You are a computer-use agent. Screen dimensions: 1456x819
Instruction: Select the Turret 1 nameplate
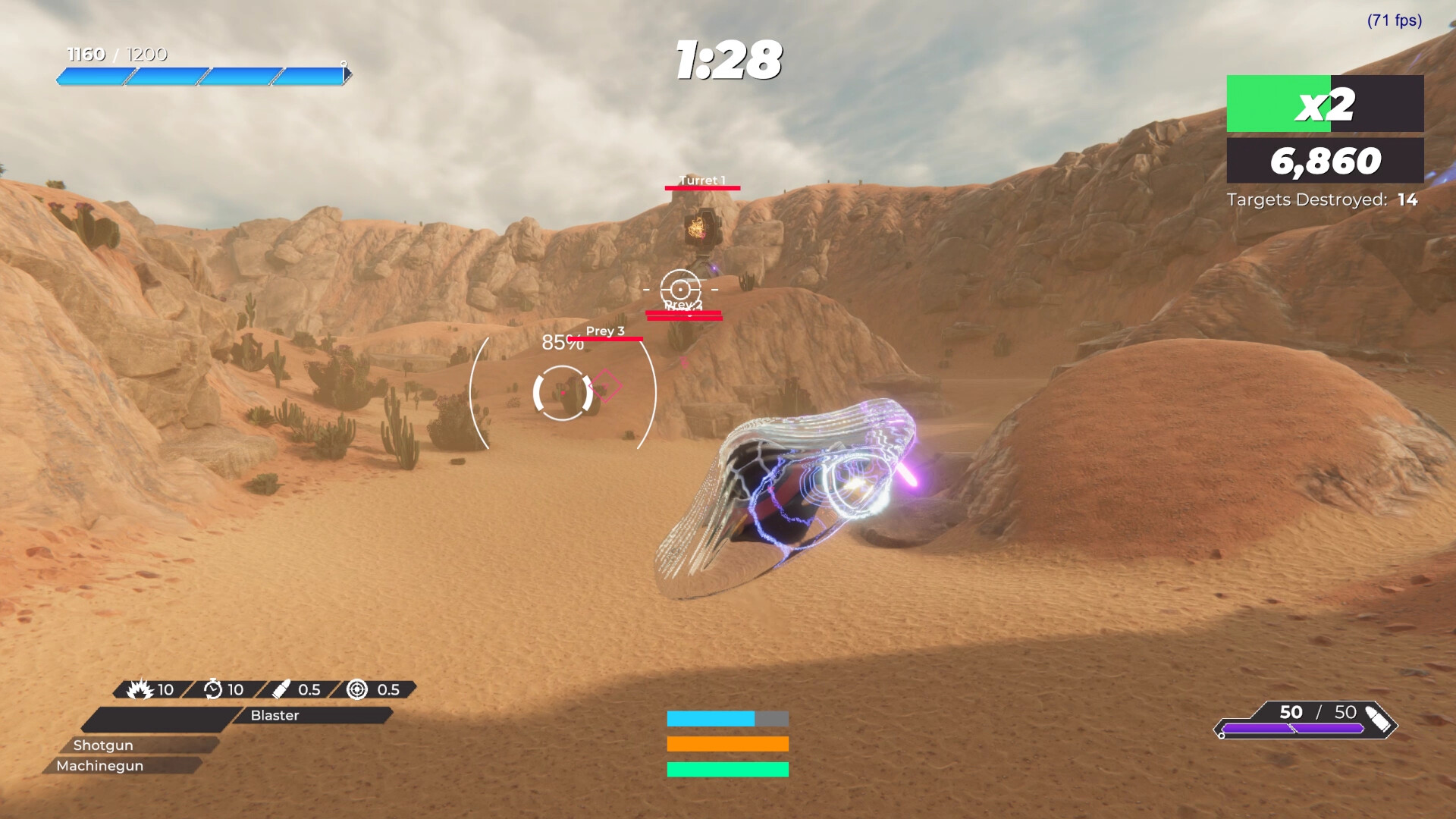[701, 180]
